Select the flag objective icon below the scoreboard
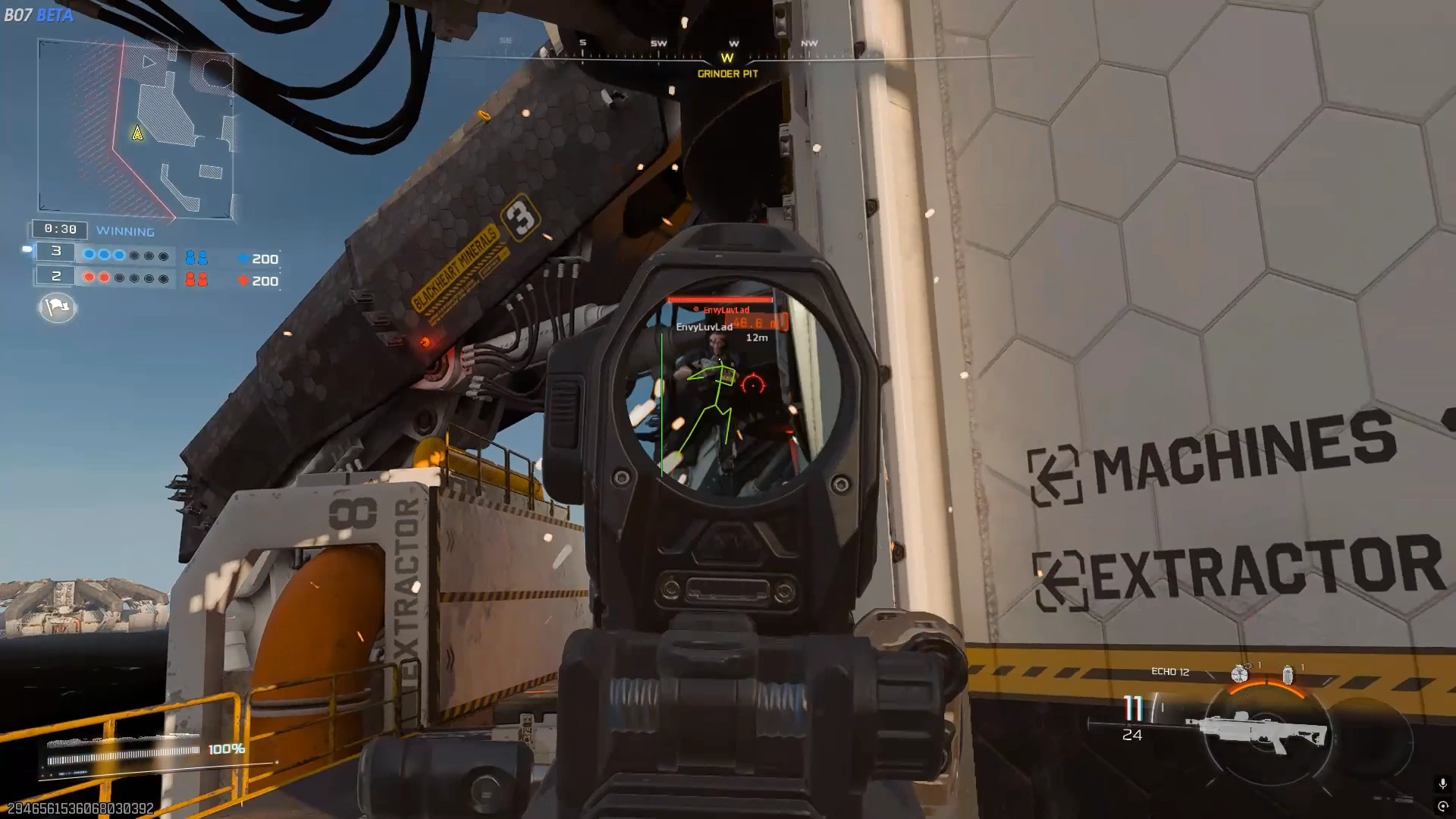1456x819 pixels. click(x=58, y=307)
